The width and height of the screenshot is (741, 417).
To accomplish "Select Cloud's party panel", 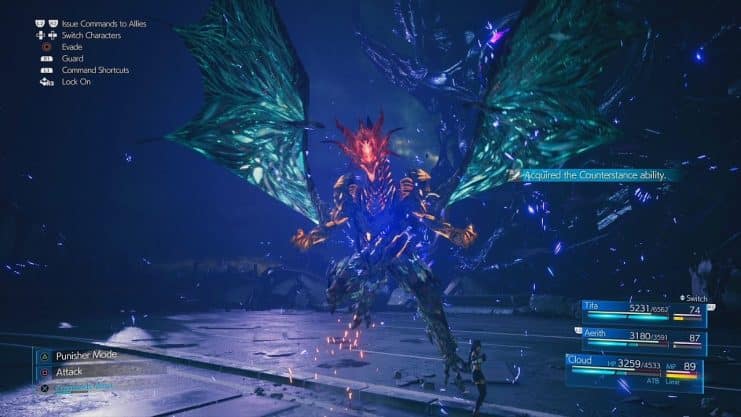I will point(634,370).
